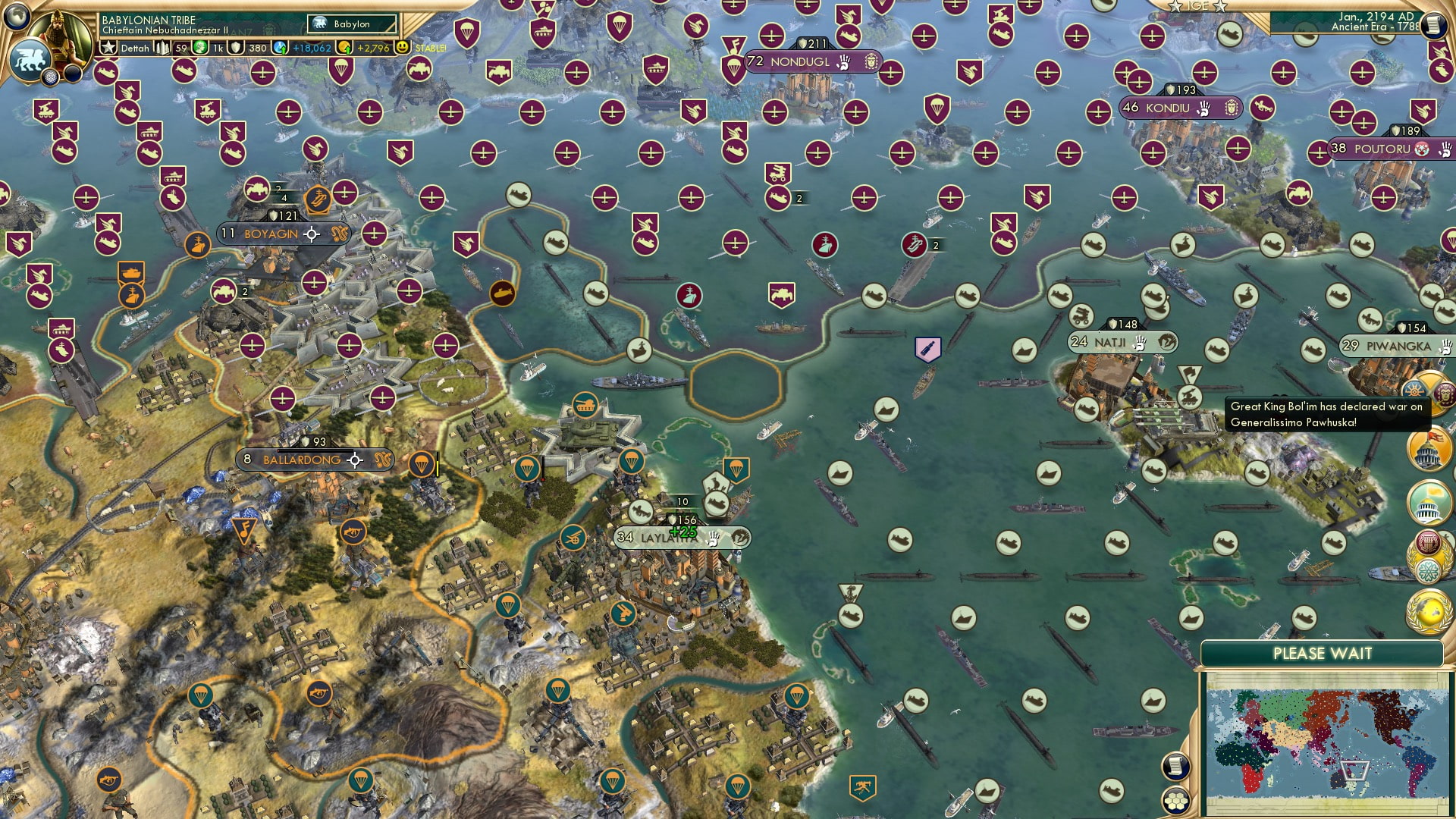Open the notification log scroll icon

click(1175, 767)
